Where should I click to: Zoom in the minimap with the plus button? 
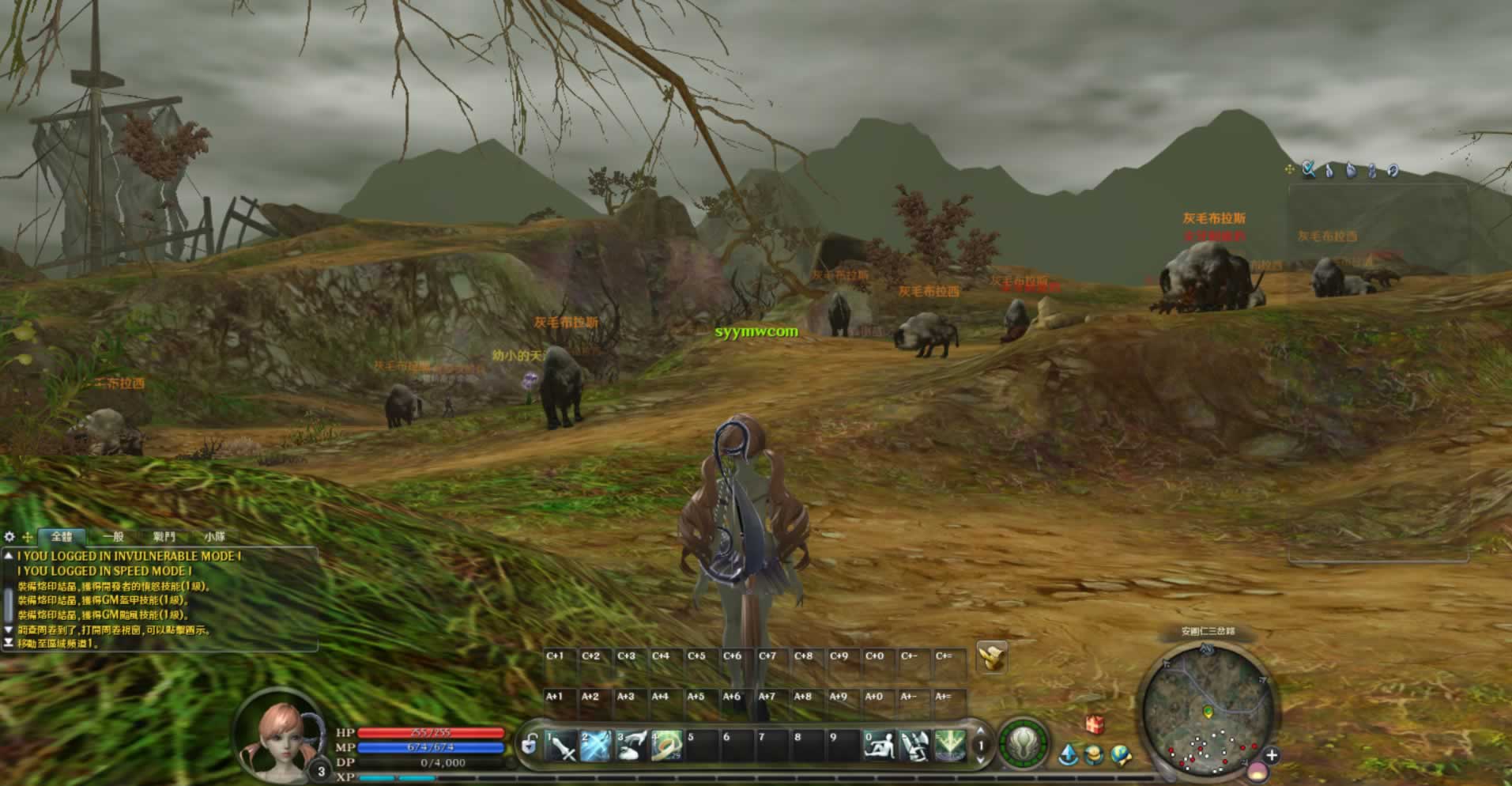(x=1271, y=756)
